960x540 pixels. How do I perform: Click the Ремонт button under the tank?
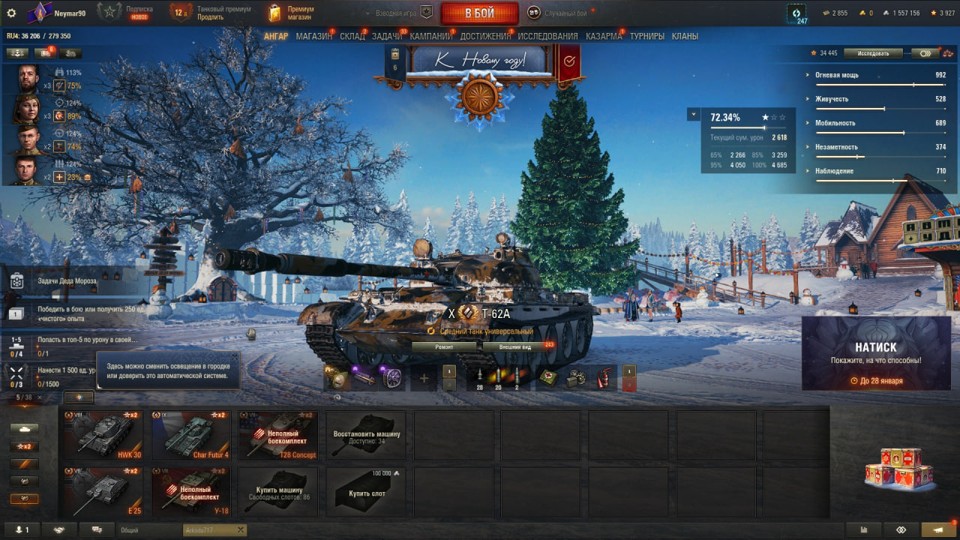[444, 346]
